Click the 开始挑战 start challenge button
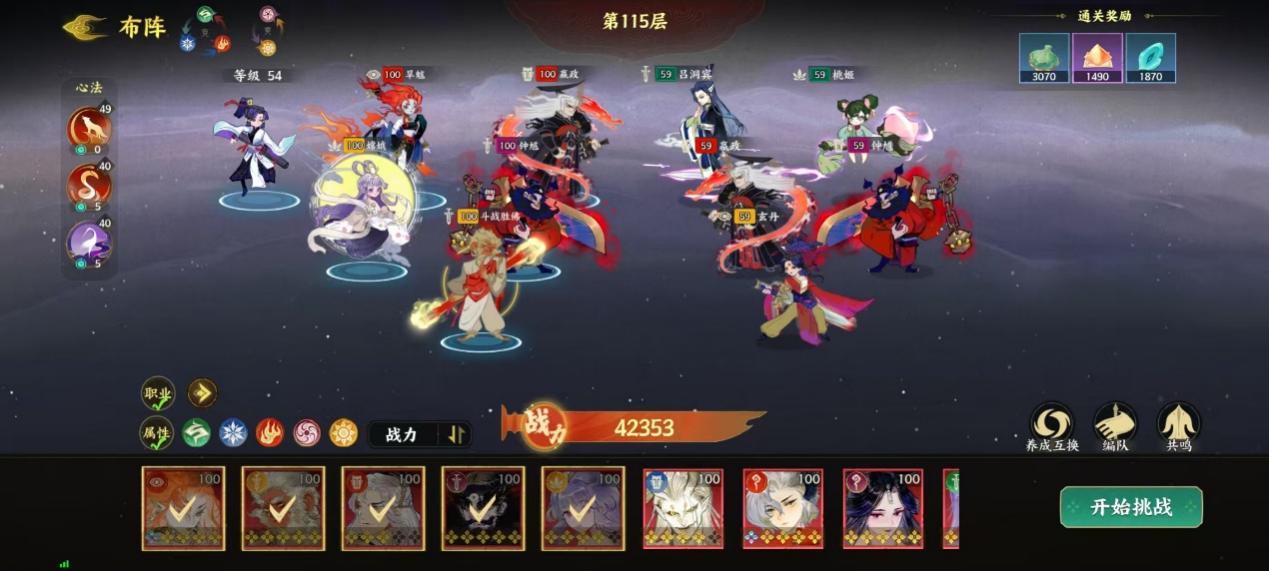This screenshot has height=571, width=1269. (1130, 507)
